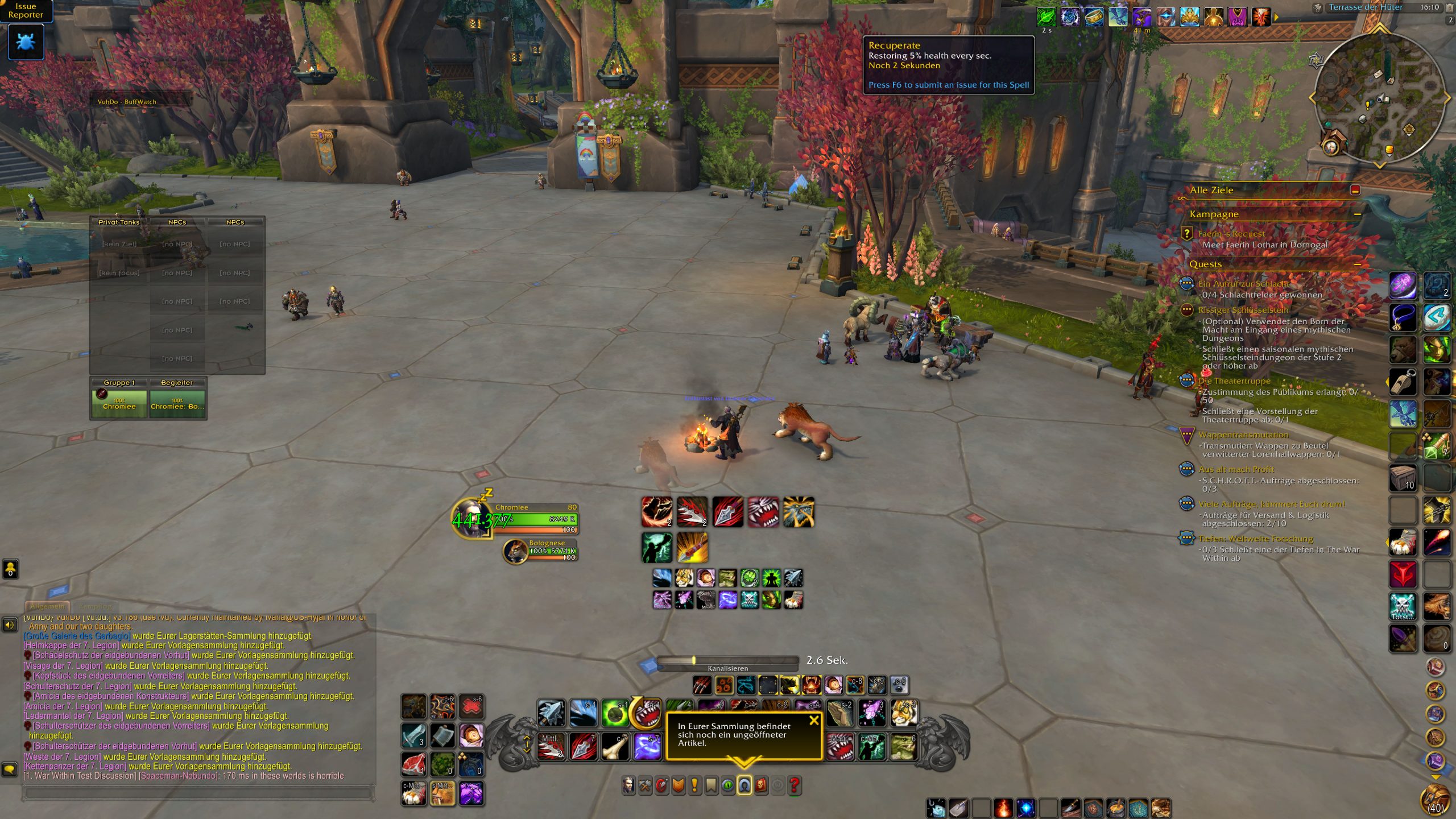The width and height of the screenshot is (1456, 819).
Task: Switch to the Kampflog chat tab
Action: tap(95, 606)
